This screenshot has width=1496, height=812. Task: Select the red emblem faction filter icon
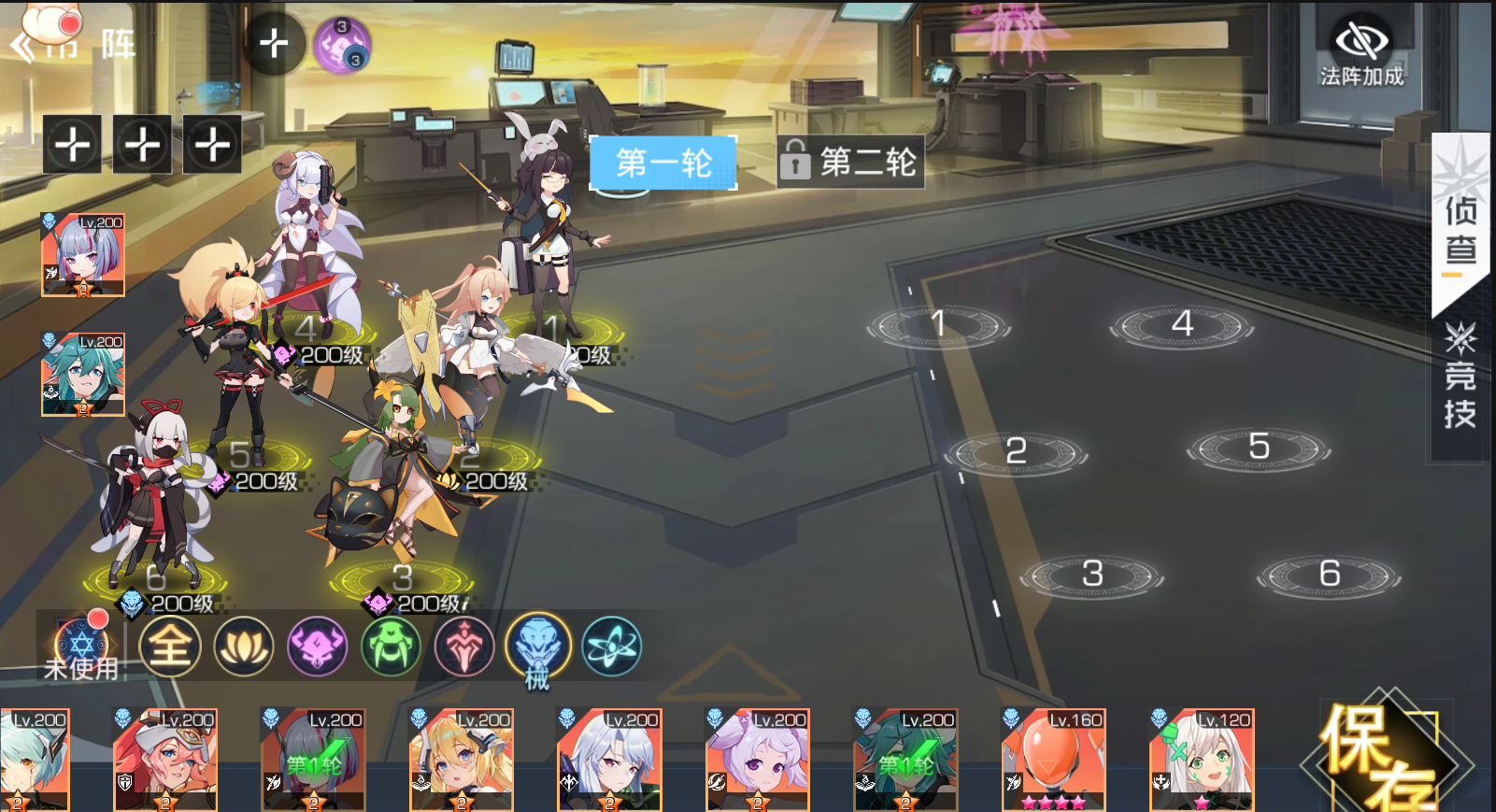[x=464, y=647]
